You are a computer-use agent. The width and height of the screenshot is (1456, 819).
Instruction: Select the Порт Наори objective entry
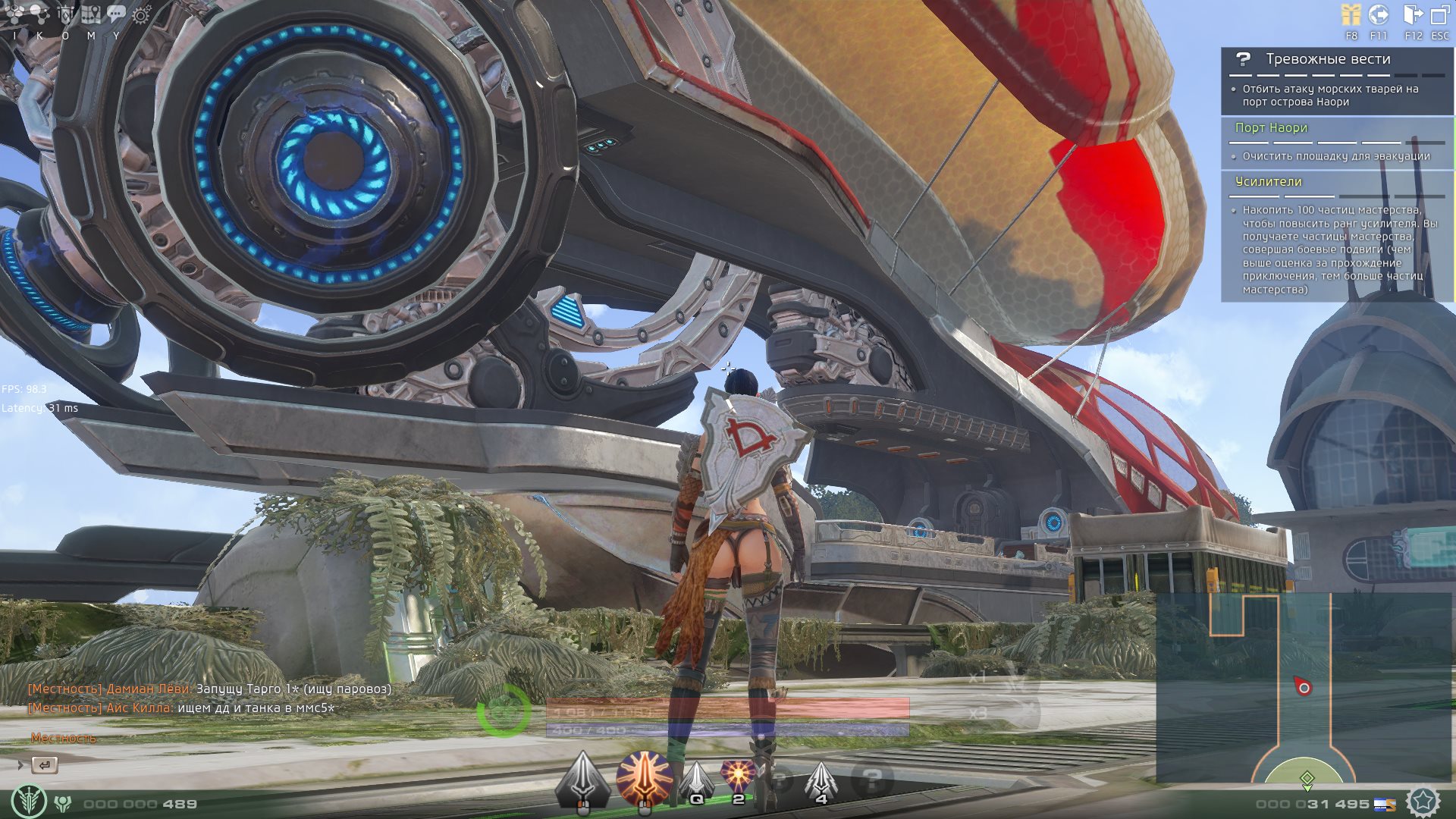[x=1271, y=127]
